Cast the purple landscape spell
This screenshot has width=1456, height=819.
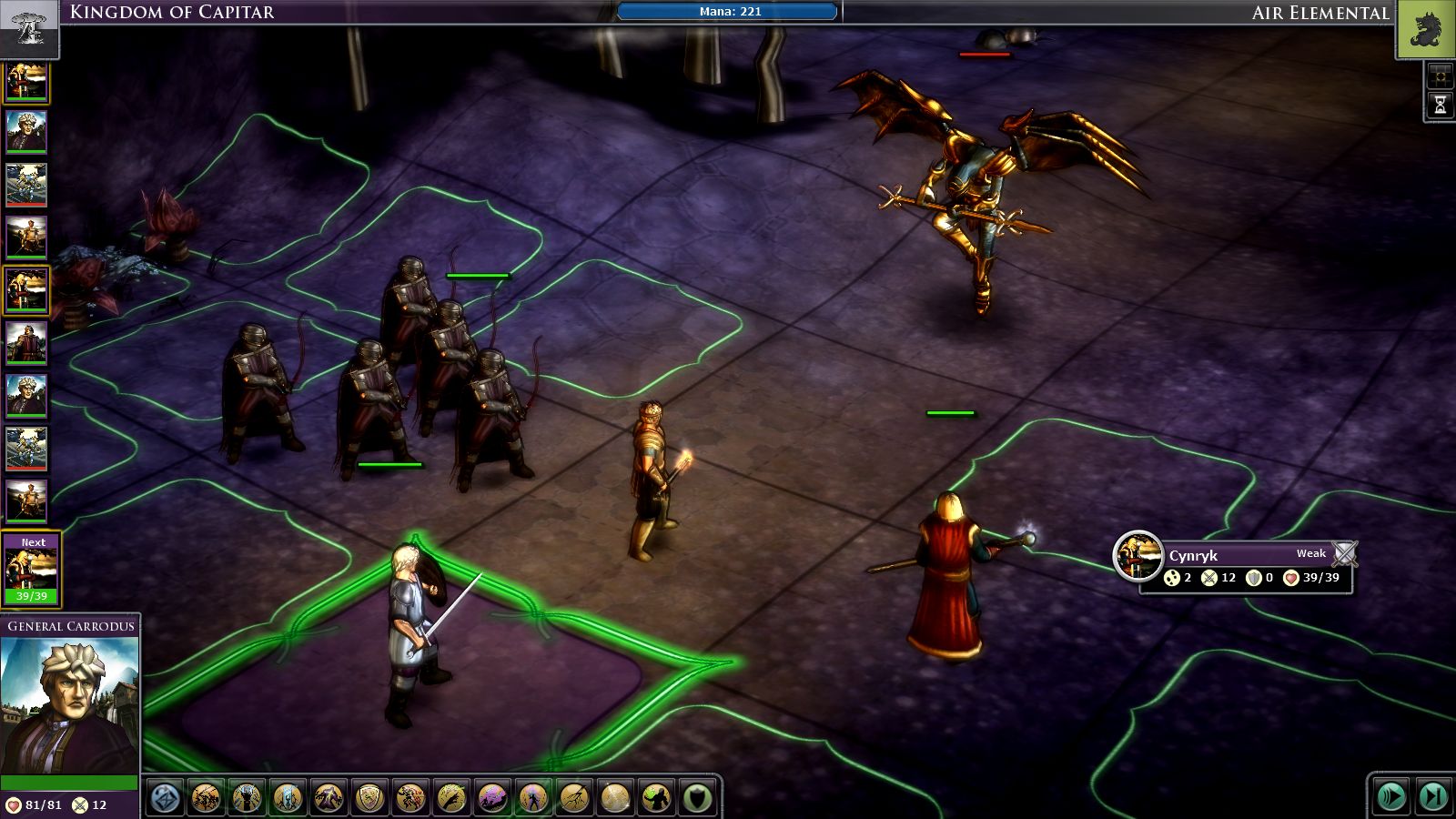pyautogui.click(x=492, y=798)
